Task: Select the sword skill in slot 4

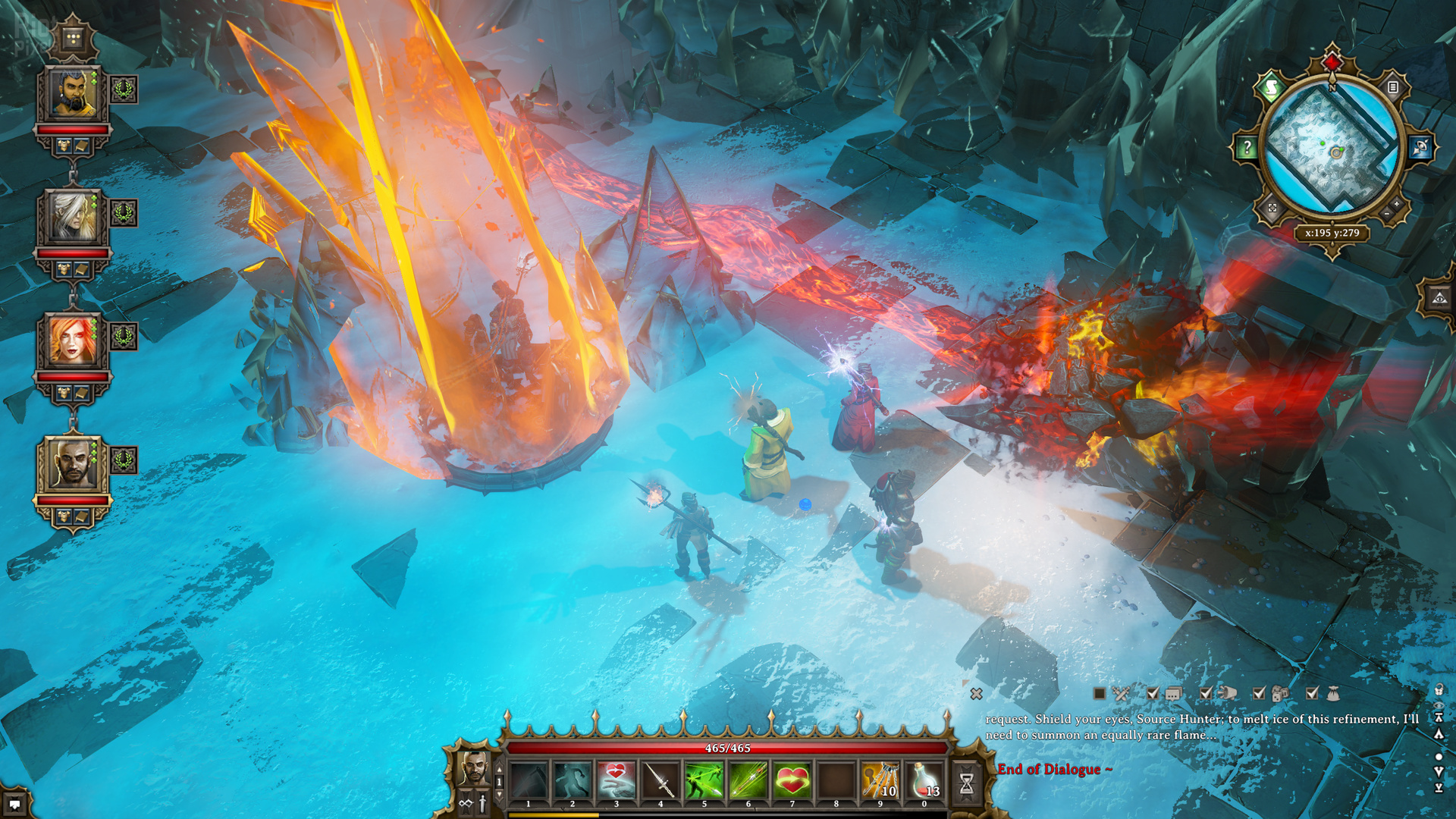Action: [x=660, y=780]
